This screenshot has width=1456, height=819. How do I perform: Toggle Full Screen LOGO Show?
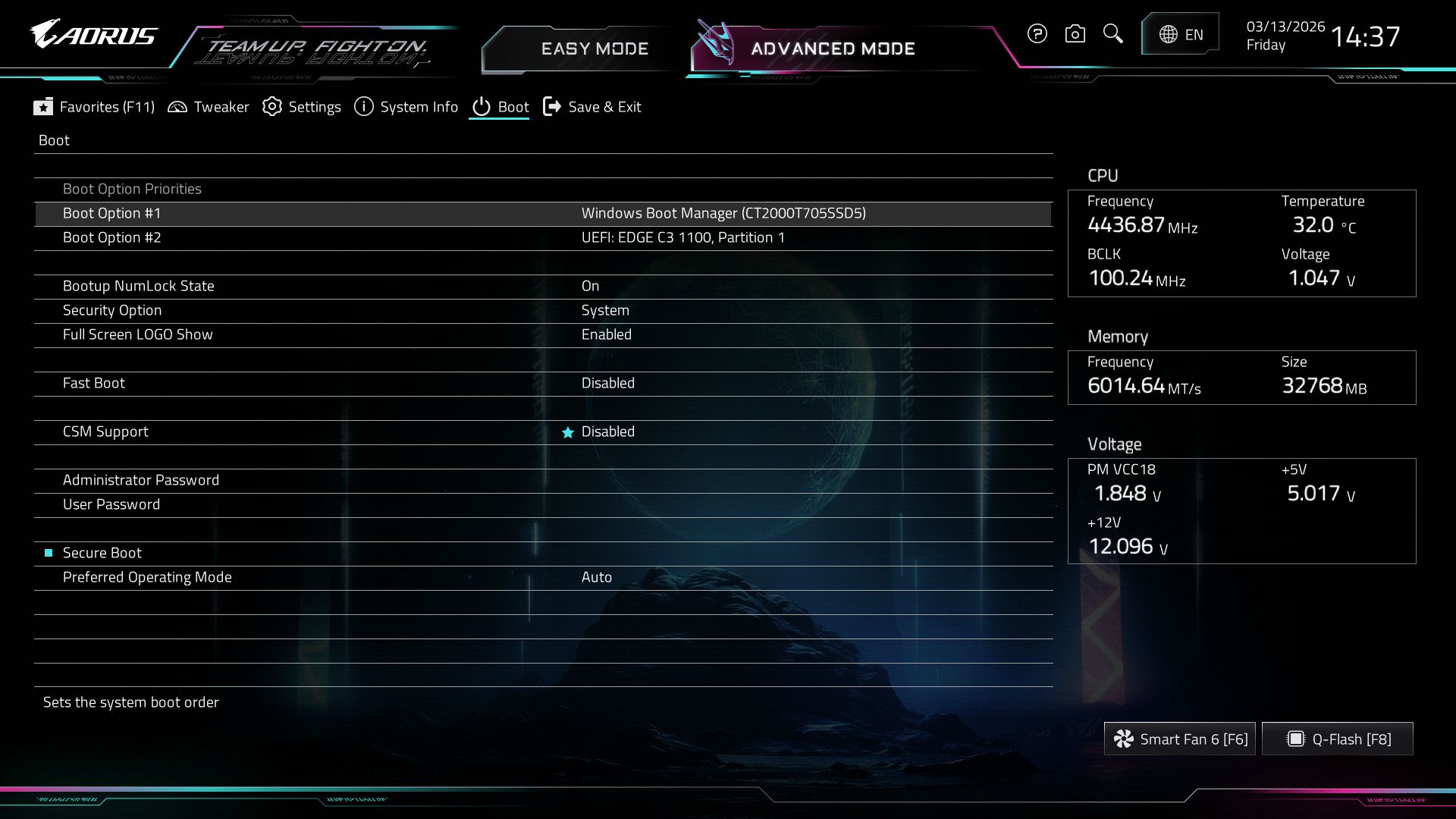coord(606,334)
